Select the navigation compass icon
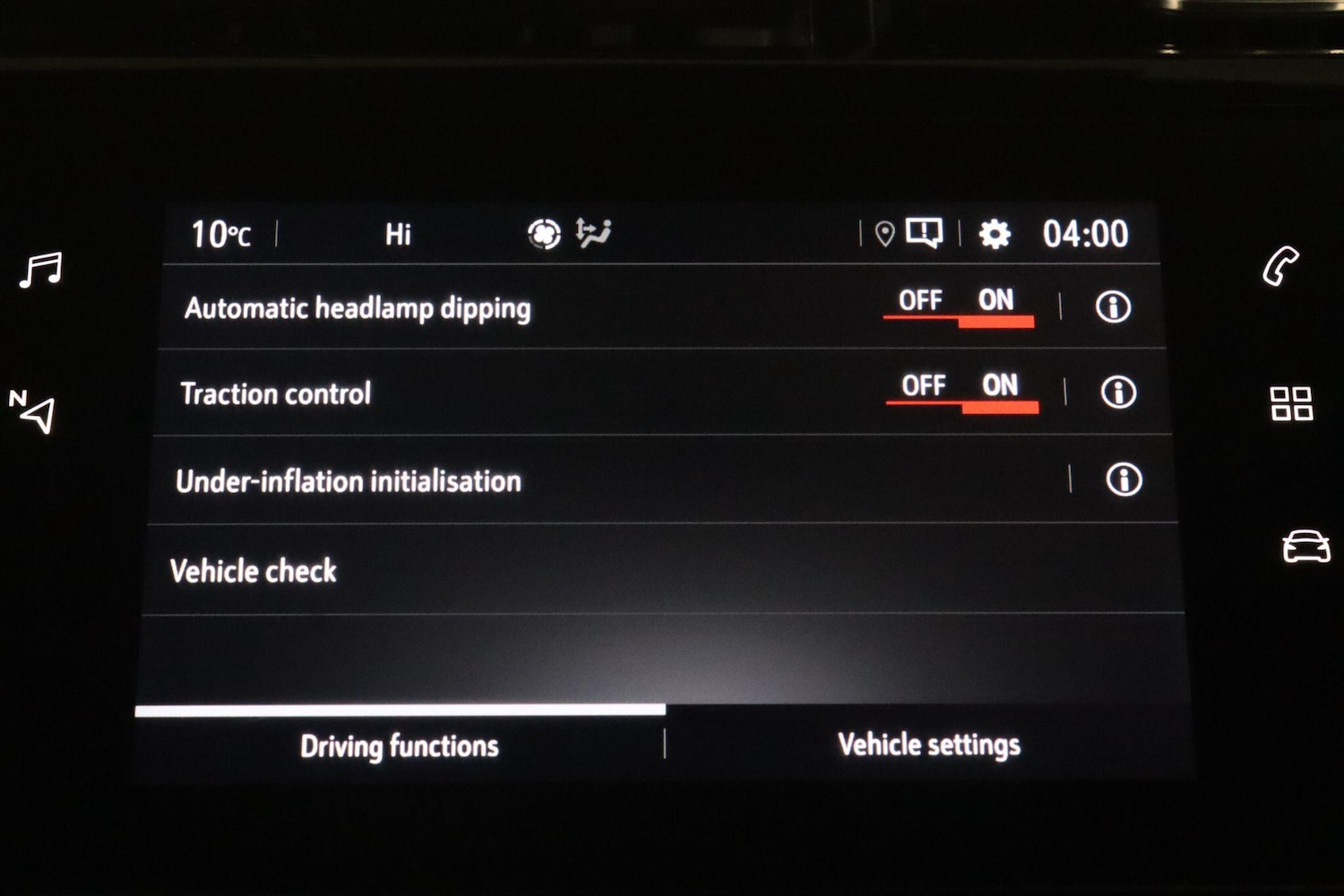The width and height of the screenshot is (1344, 896). (x=34, y=410)
